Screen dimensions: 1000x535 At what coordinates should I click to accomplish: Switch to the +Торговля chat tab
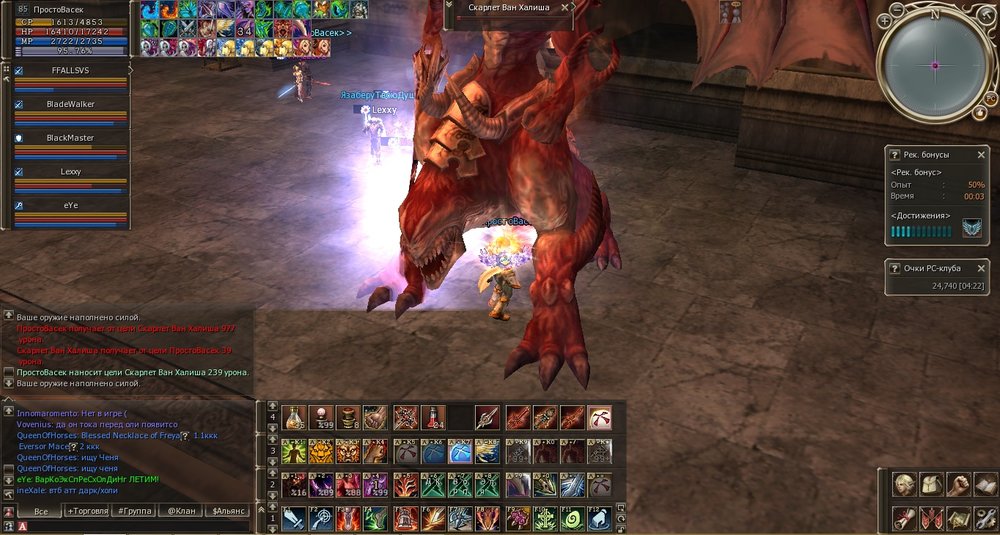coord(87,511)
